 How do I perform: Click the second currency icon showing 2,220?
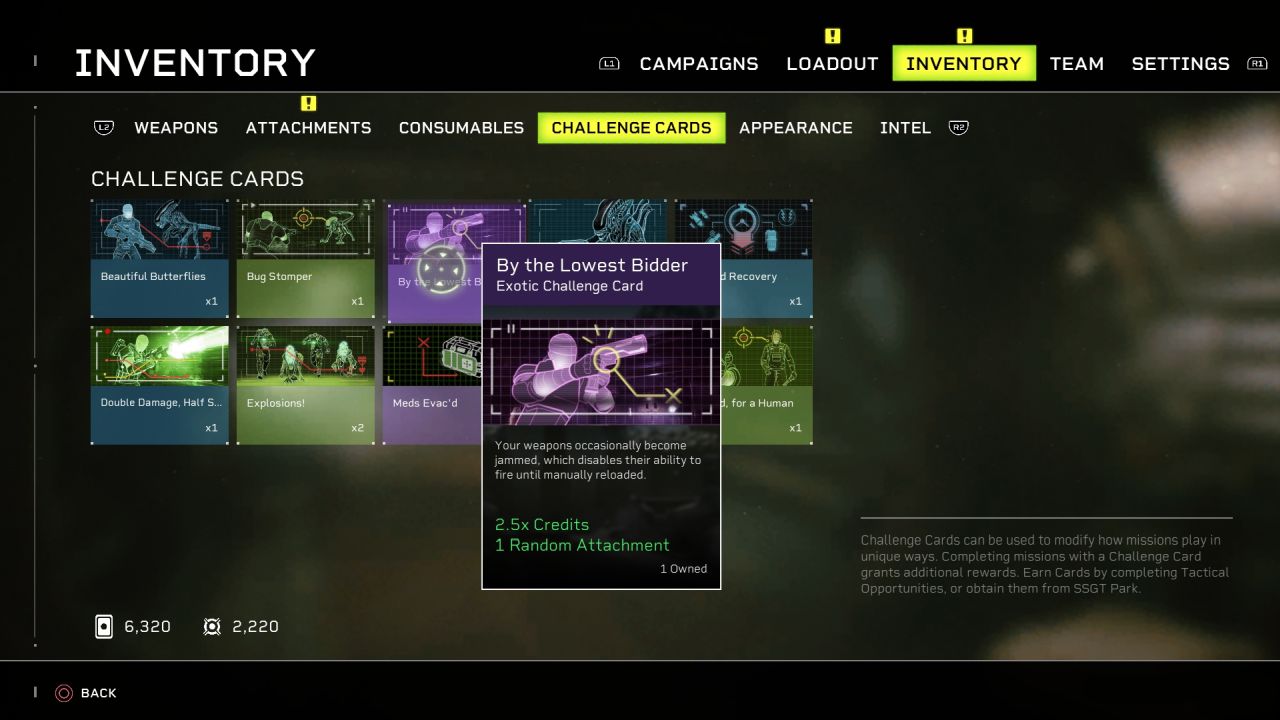212,626
